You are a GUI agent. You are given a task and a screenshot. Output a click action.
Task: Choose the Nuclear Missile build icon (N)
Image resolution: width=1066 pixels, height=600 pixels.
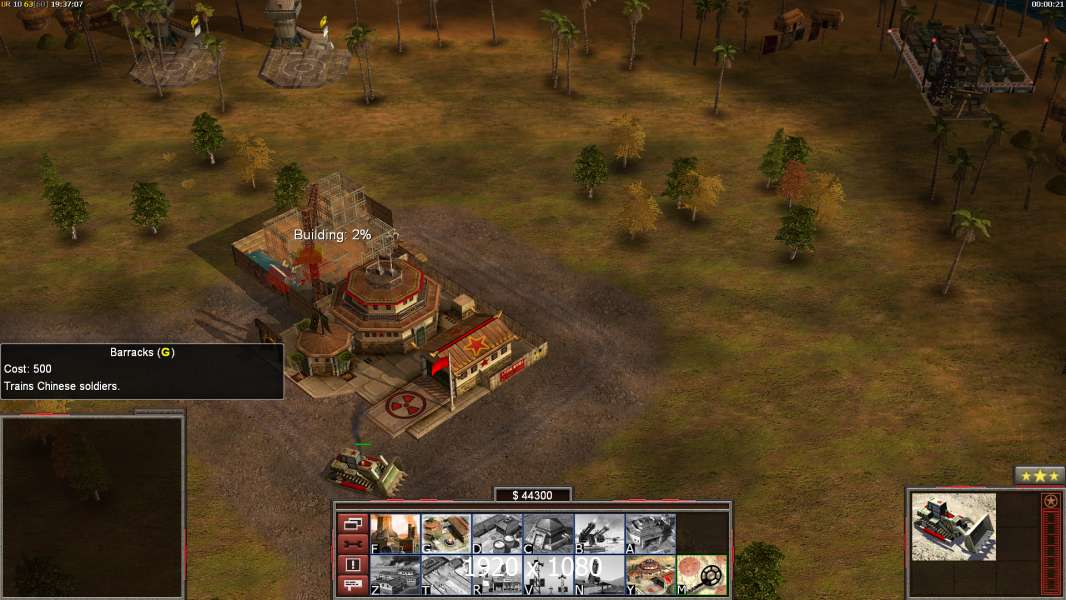[599, 575]
